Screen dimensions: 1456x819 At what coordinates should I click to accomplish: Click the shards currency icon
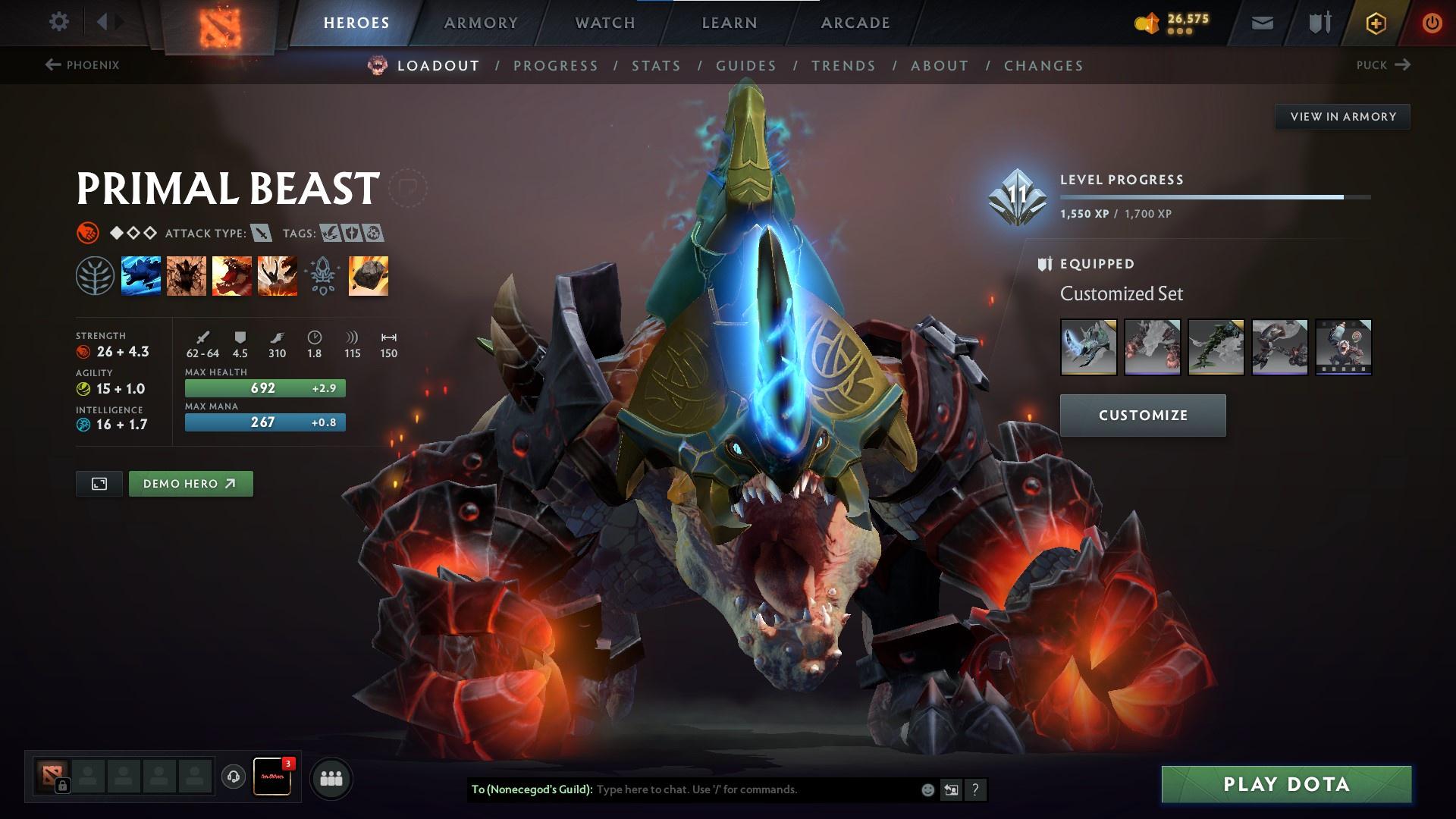(1147, 22)
